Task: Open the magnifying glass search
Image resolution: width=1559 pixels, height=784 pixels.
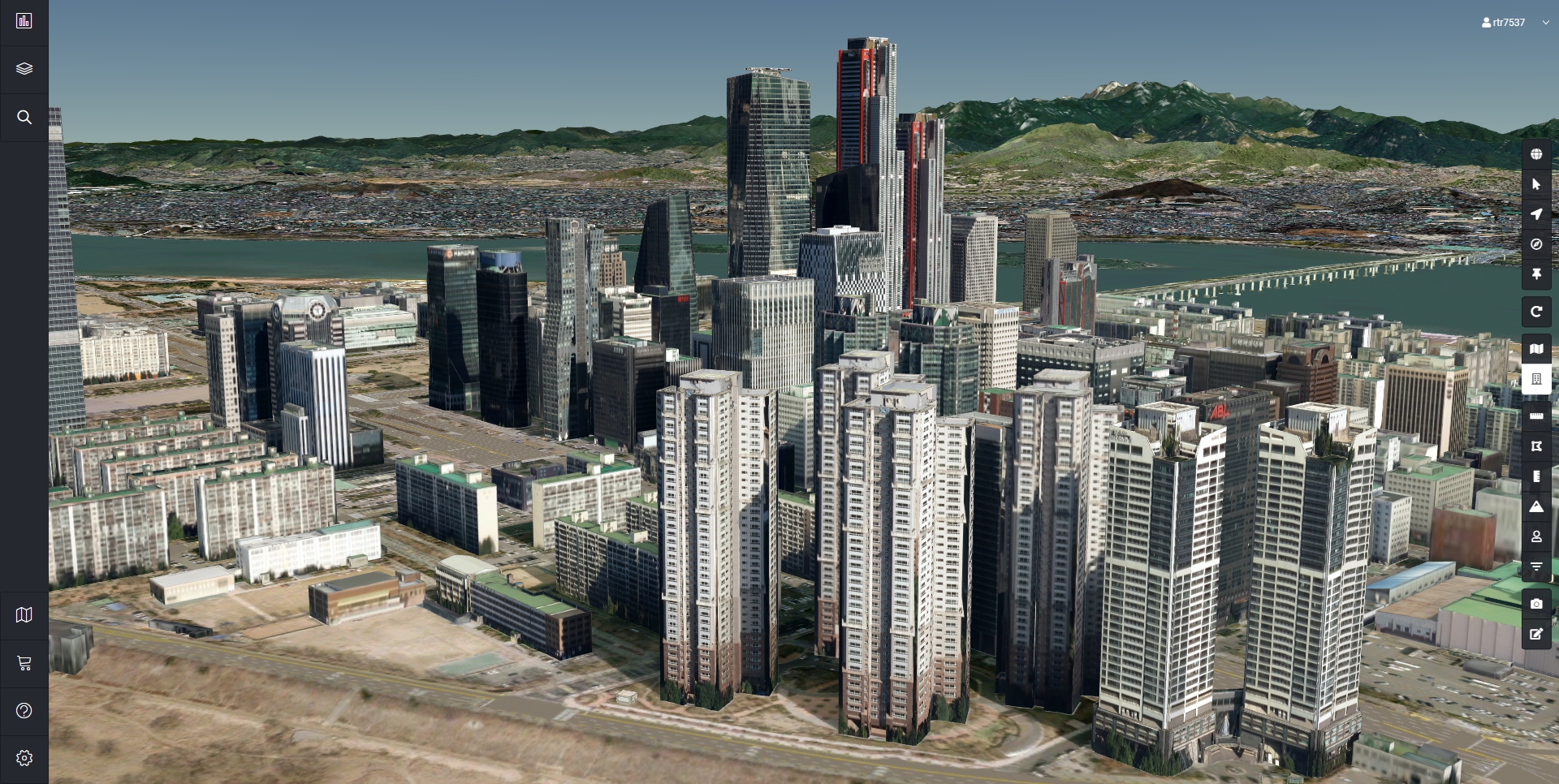Action: click(x=24, y=118)
